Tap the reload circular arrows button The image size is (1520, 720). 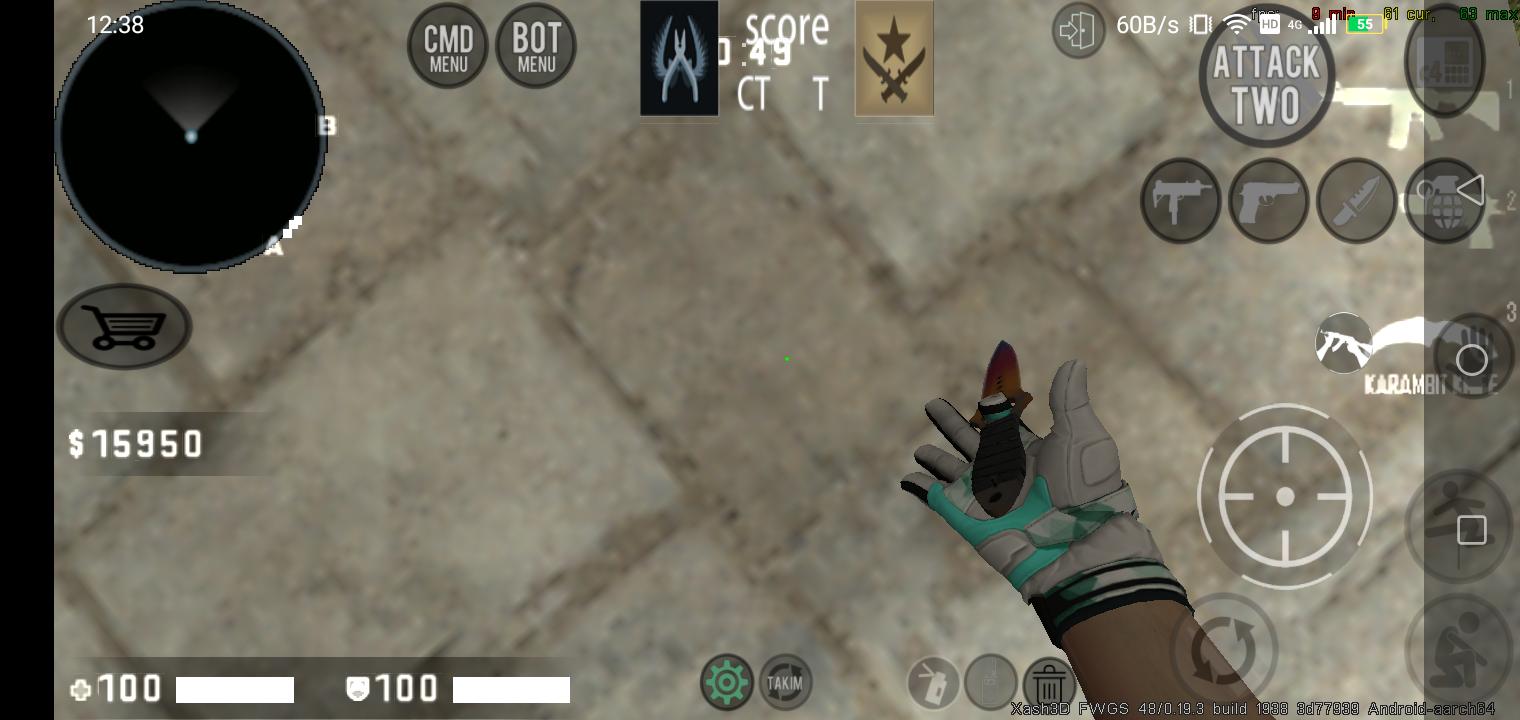pyautogui.click(x=1224, y=646)
